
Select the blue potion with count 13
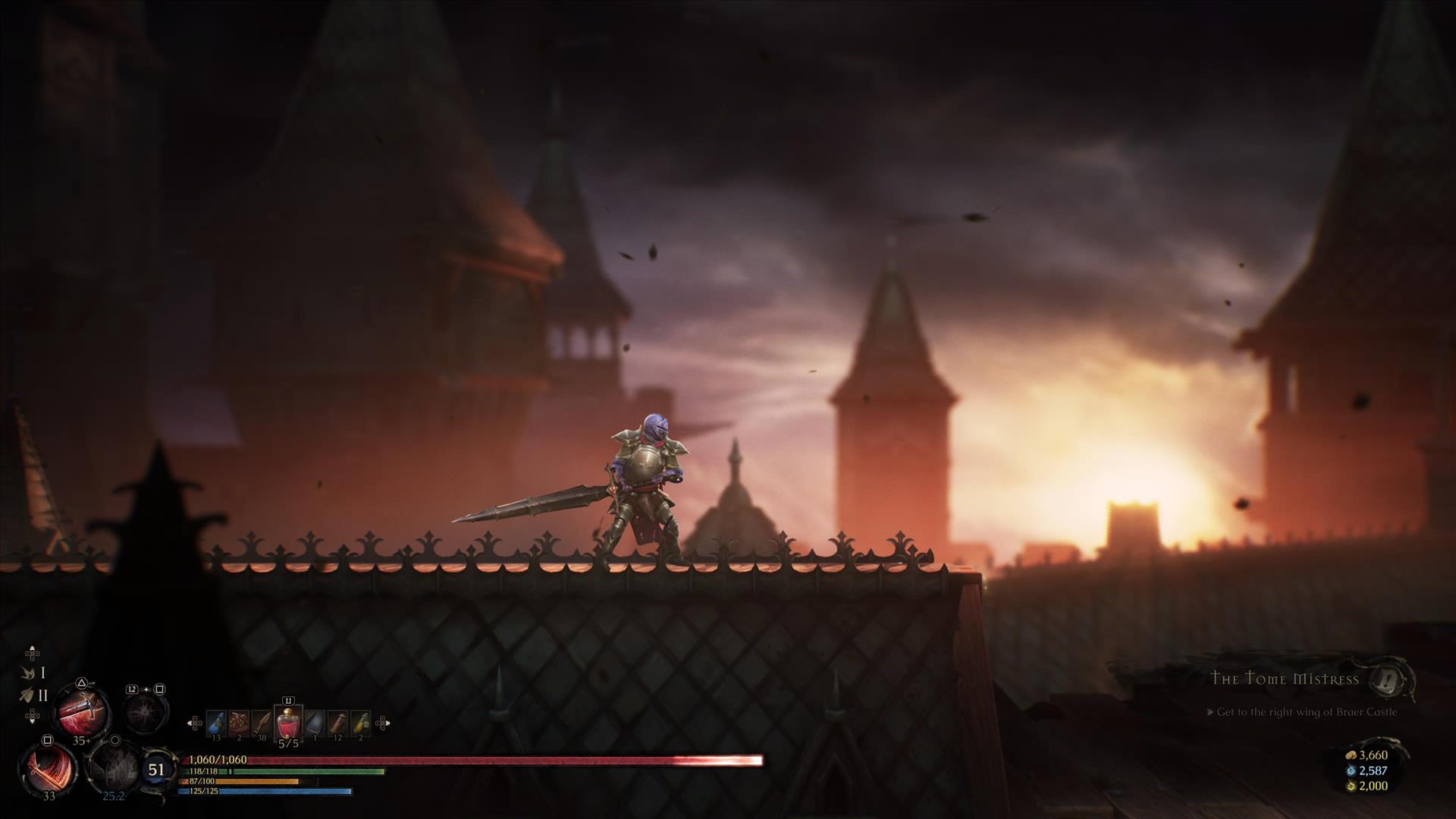tap(216, 723)
